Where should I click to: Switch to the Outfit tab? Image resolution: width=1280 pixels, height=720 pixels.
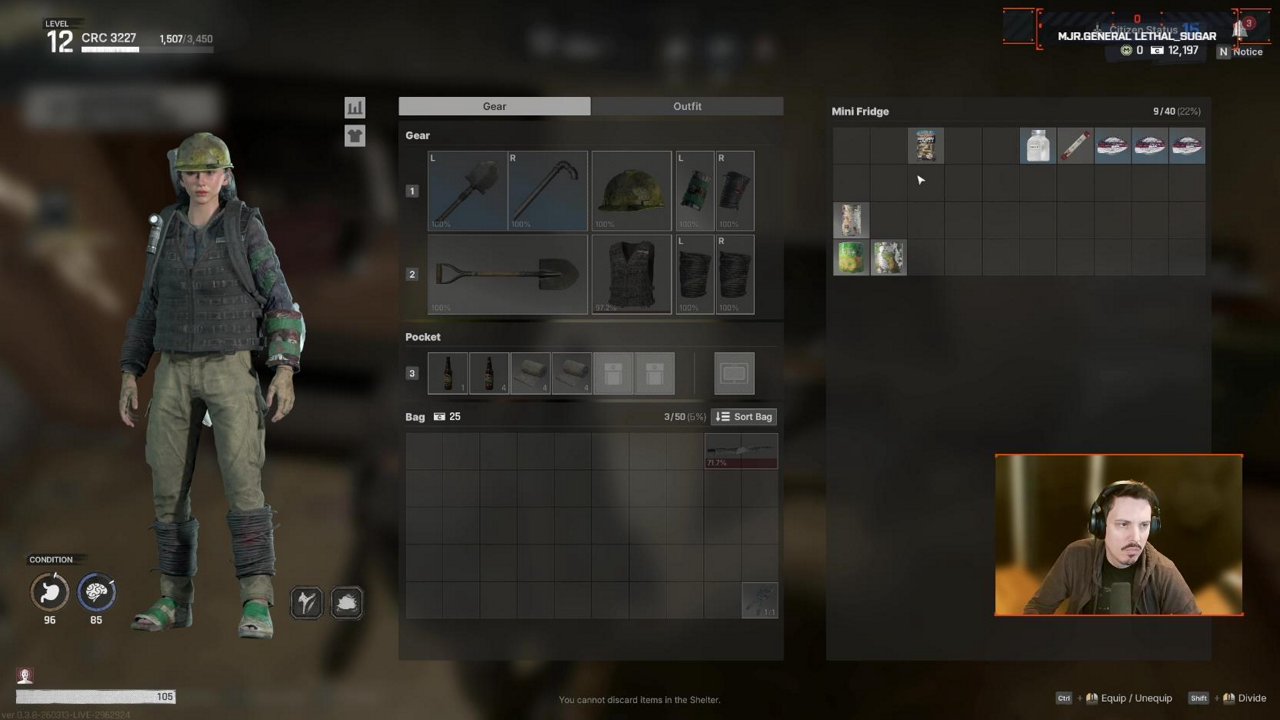pyautogui.click(x=687, y=106)
